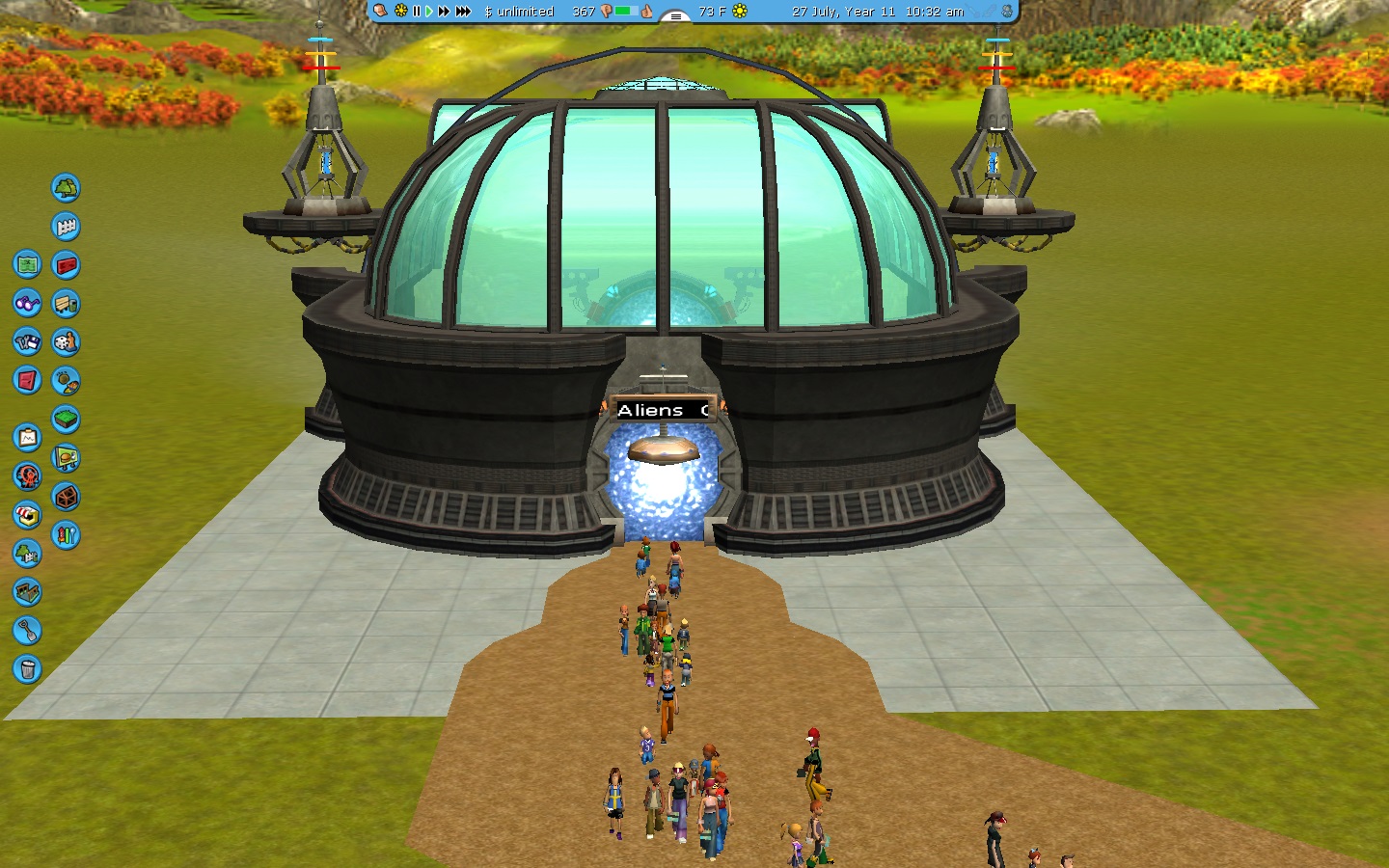Select the shovel terrain tool
The width and height of the screenshot is (1389, 868).
point(27,631)
